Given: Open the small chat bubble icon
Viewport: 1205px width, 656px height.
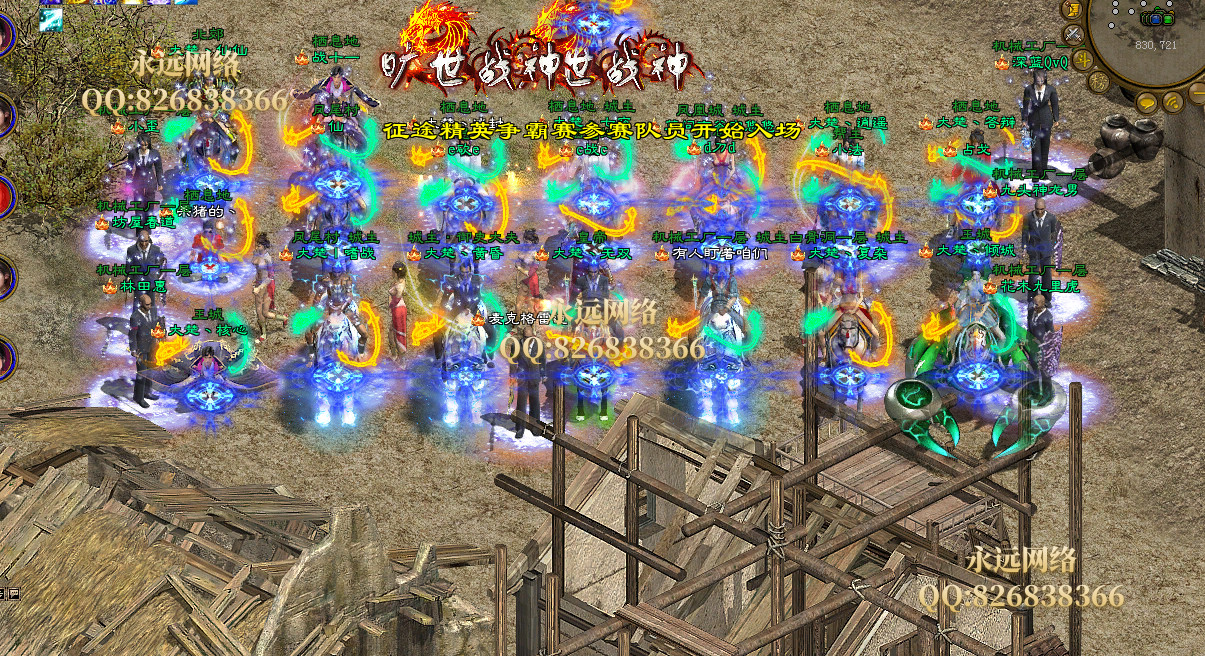Looking at the screenshot, I should click(x=14, y=594).
